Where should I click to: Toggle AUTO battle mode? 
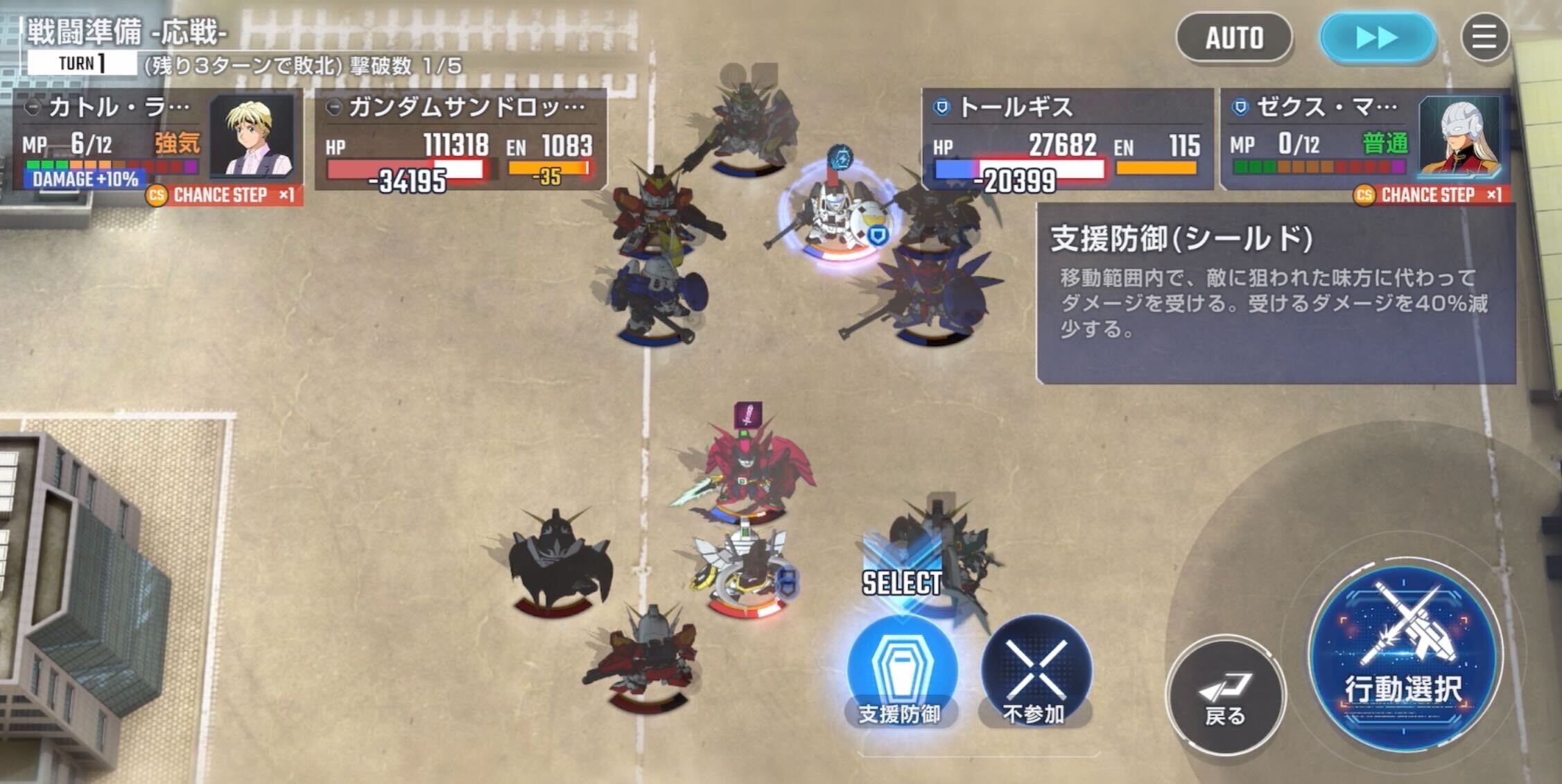pos(1235,38)
